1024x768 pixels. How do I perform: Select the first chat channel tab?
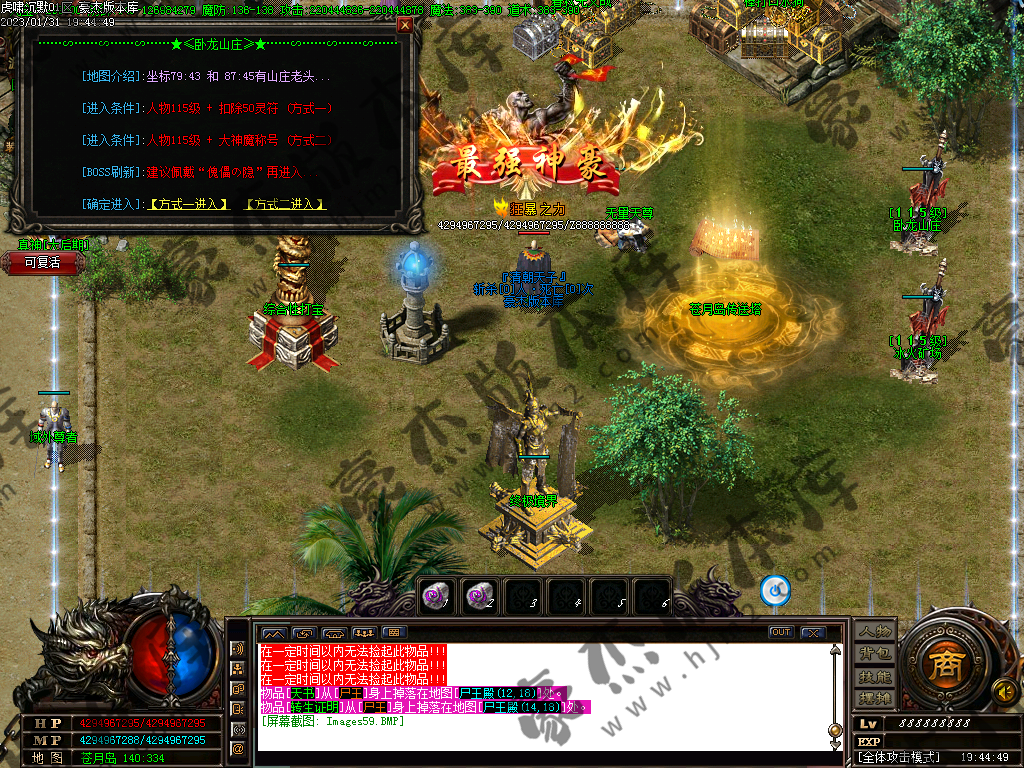[272, 632]
